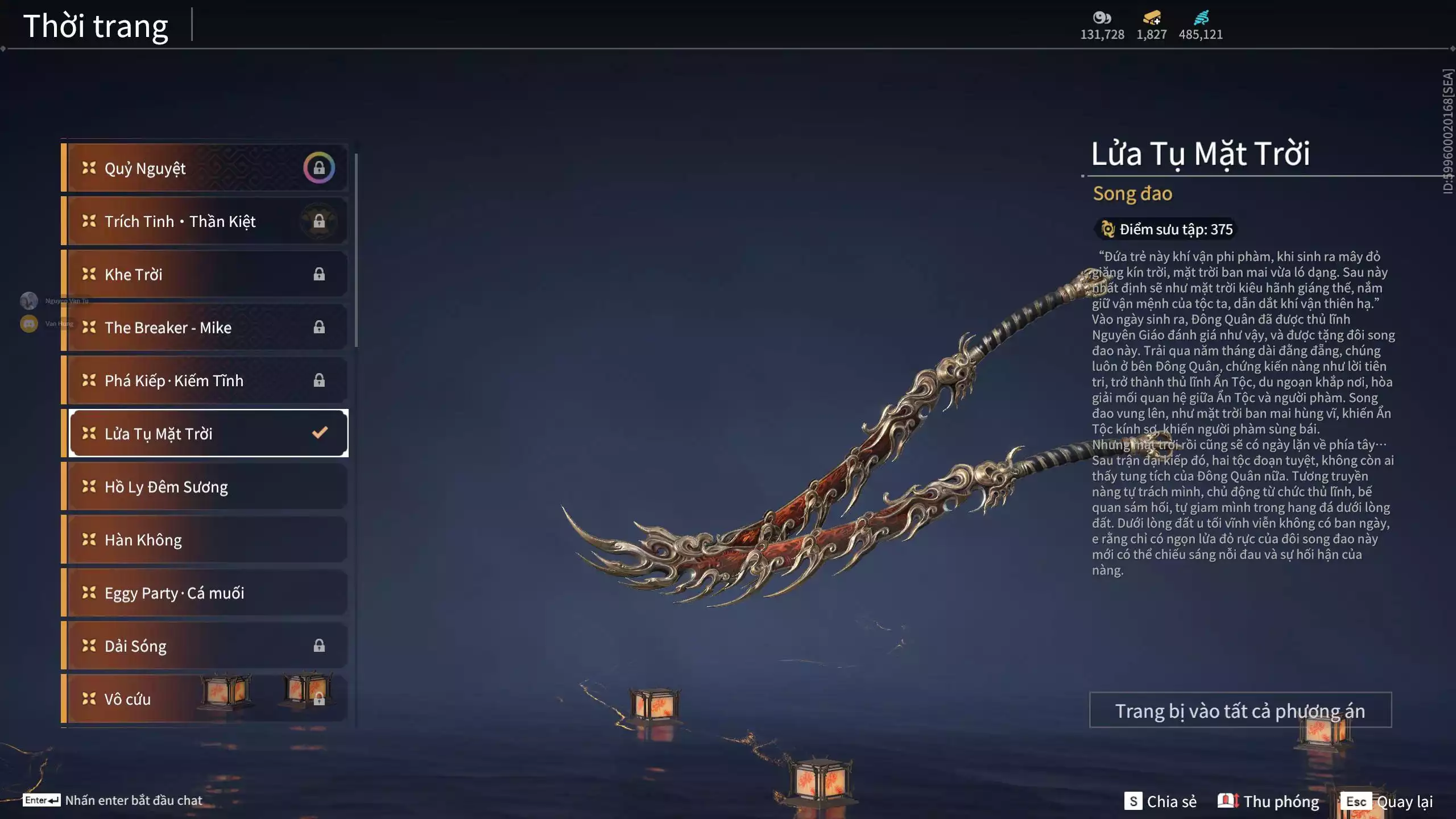
Task: Choose the Vô cứu skin entry
Action: 205,699
